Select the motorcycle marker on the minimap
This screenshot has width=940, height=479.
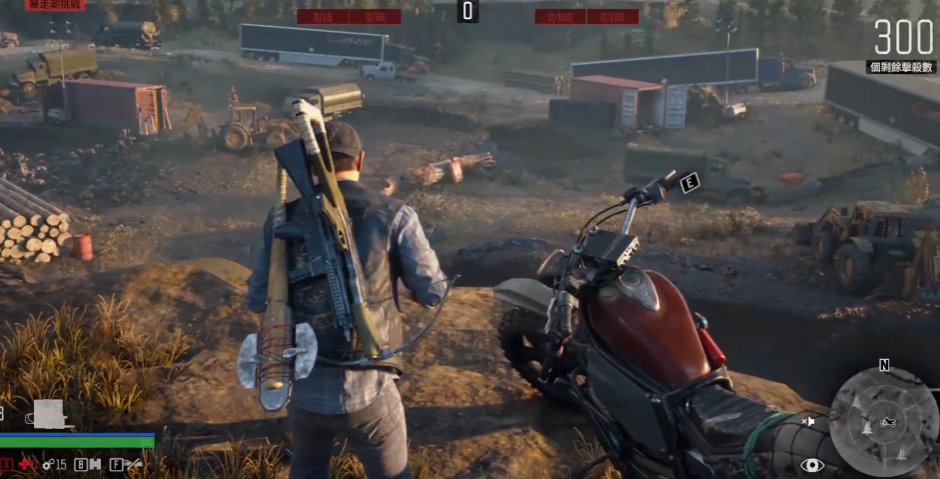coord(887,421)
